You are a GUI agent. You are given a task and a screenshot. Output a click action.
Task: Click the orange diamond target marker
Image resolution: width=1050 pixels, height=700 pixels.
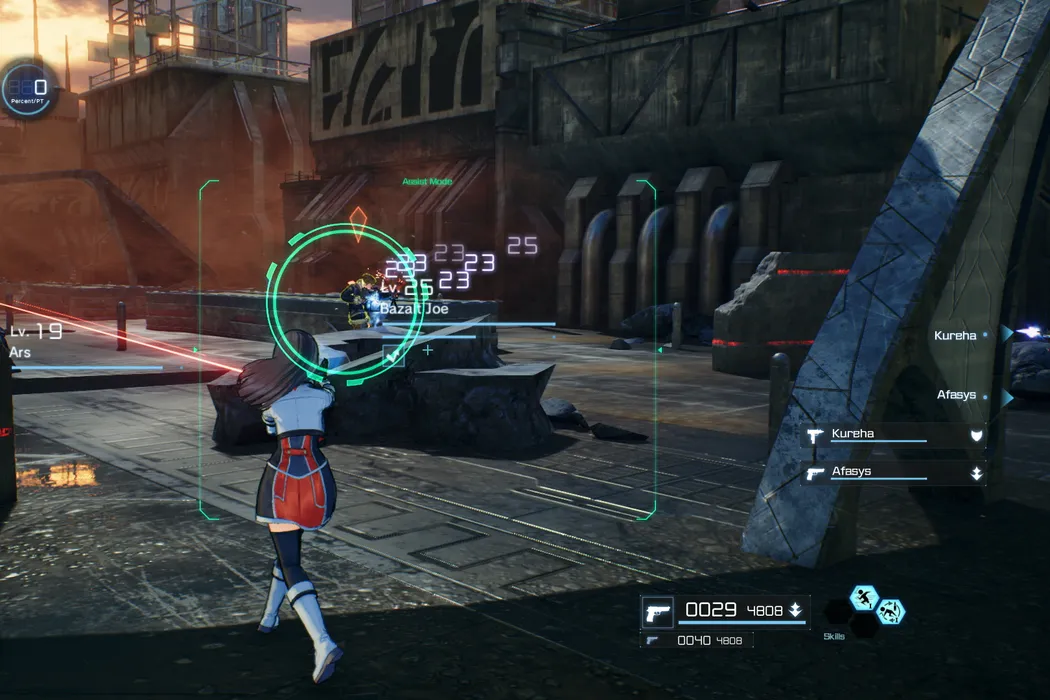pyautogui.click(x=359, y=222)
